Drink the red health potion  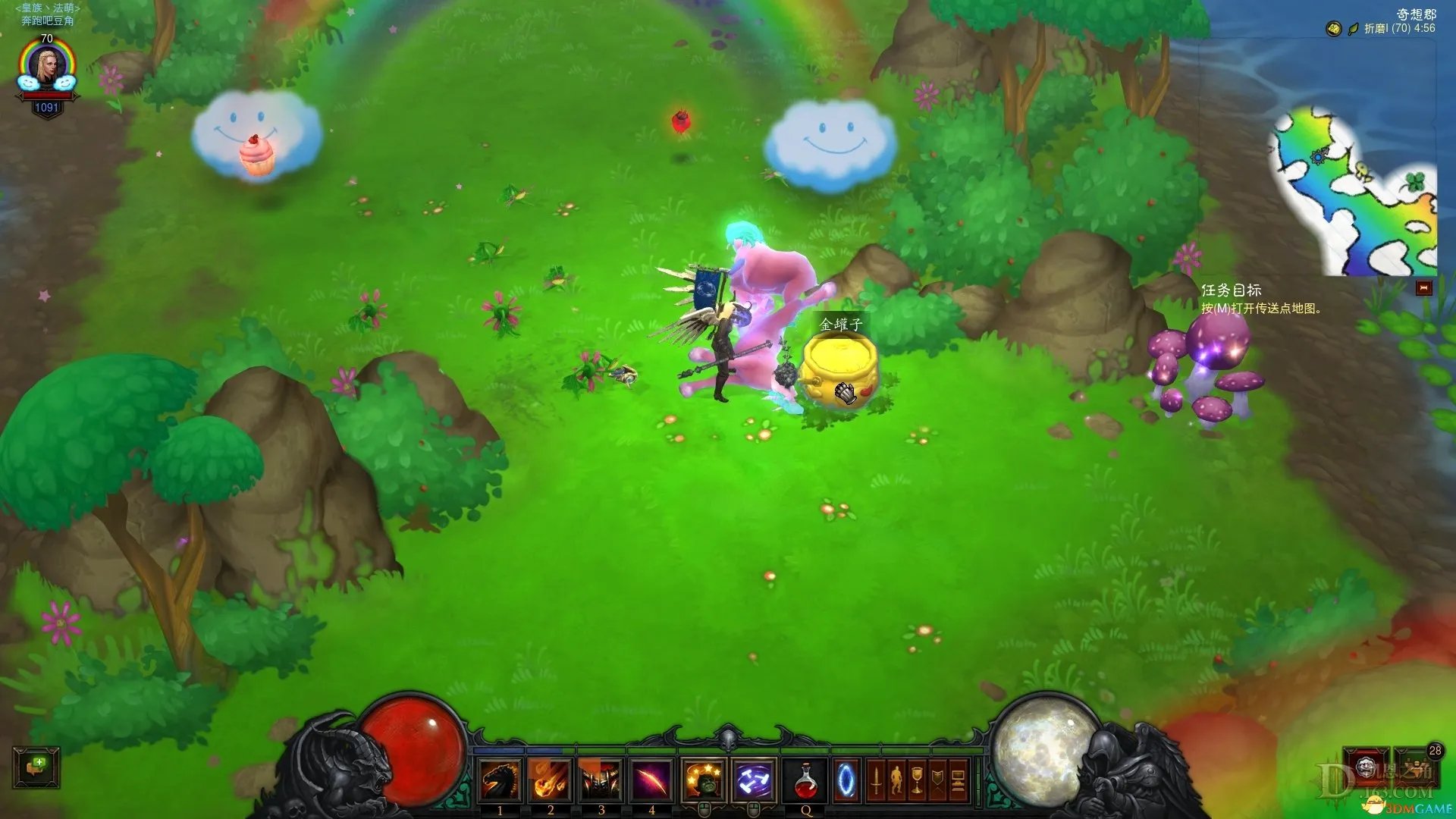coord(806,780)
